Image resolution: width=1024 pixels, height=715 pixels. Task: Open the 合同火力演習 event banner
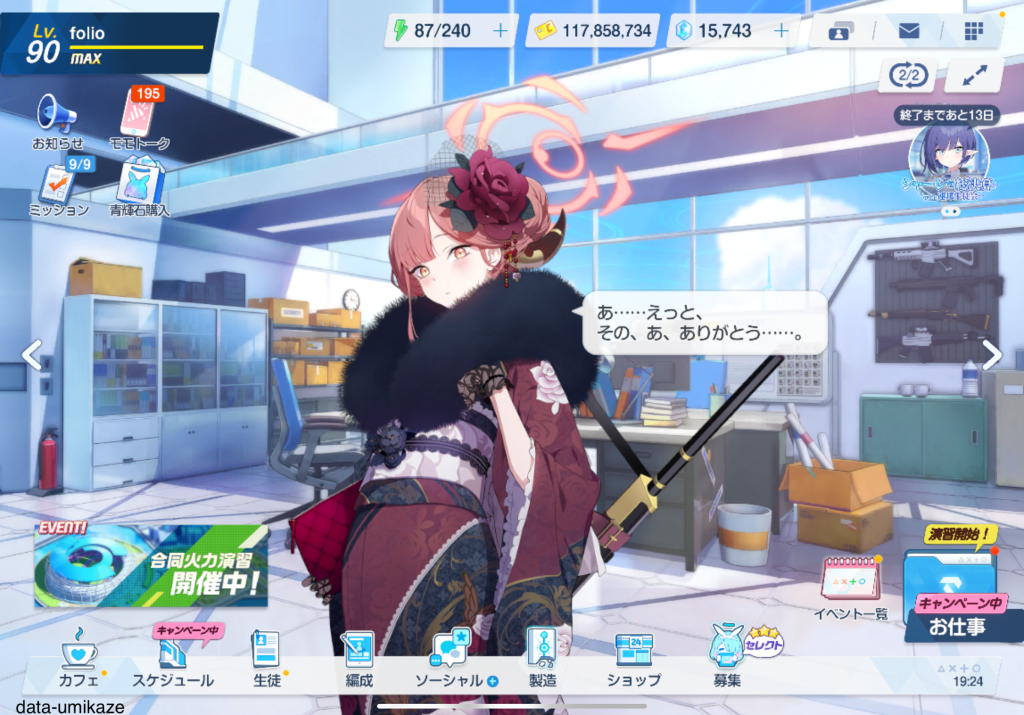151,565
